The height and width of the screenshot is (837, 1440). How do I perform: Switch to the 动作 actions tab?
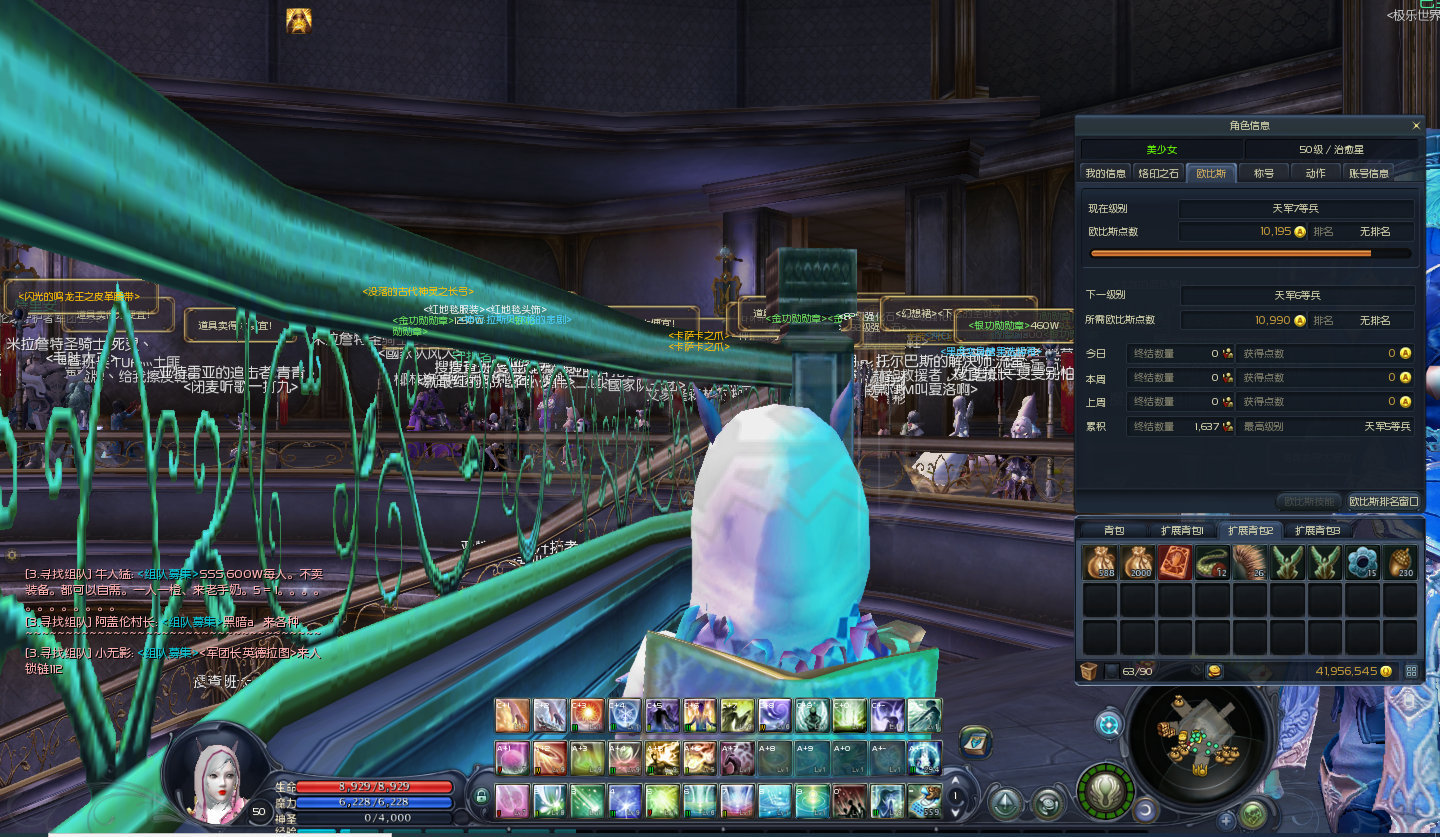(x=1315, y=173)
